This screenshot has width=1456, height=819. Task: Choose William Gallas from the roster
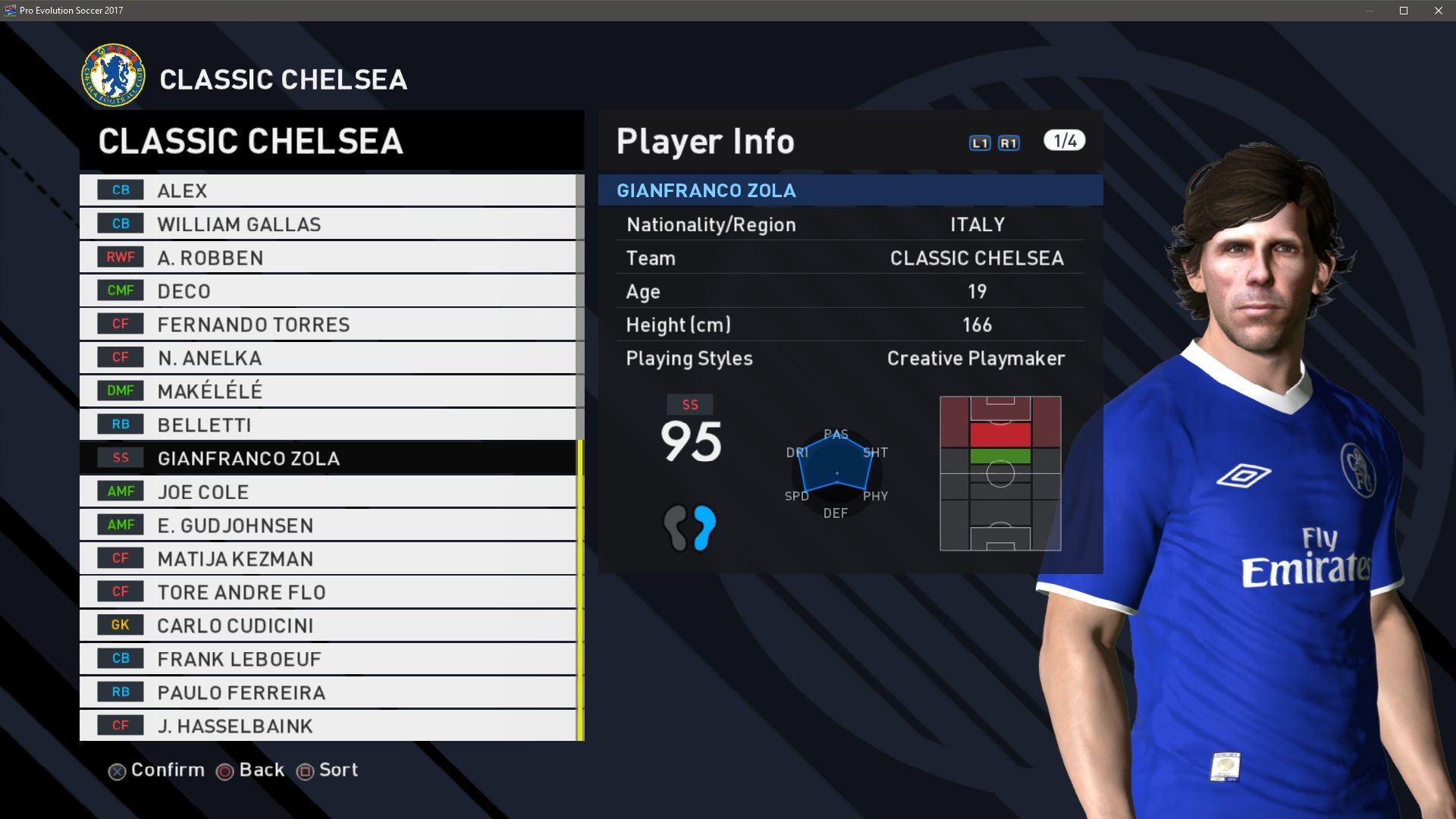(x=328, y=224)
